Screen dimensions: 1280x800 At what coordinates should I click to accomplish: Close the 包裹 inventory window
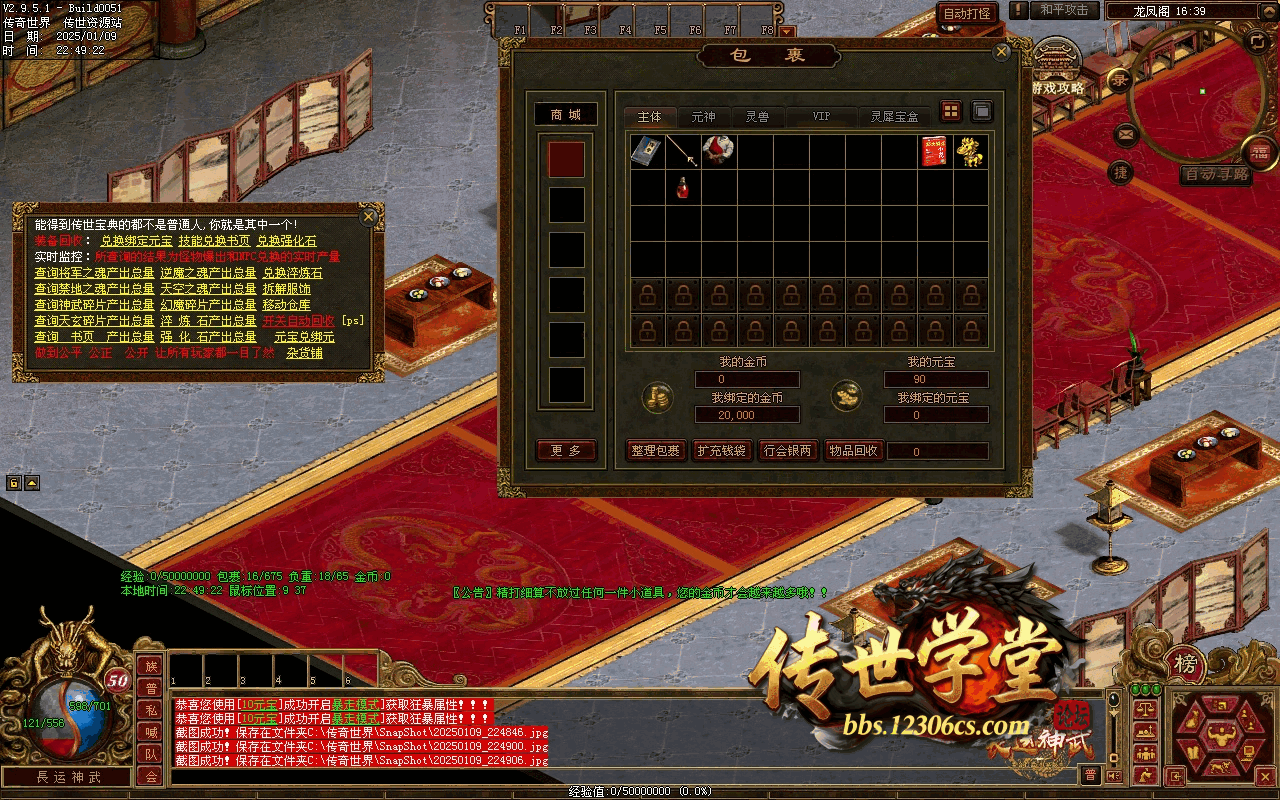coord(1001,53)
